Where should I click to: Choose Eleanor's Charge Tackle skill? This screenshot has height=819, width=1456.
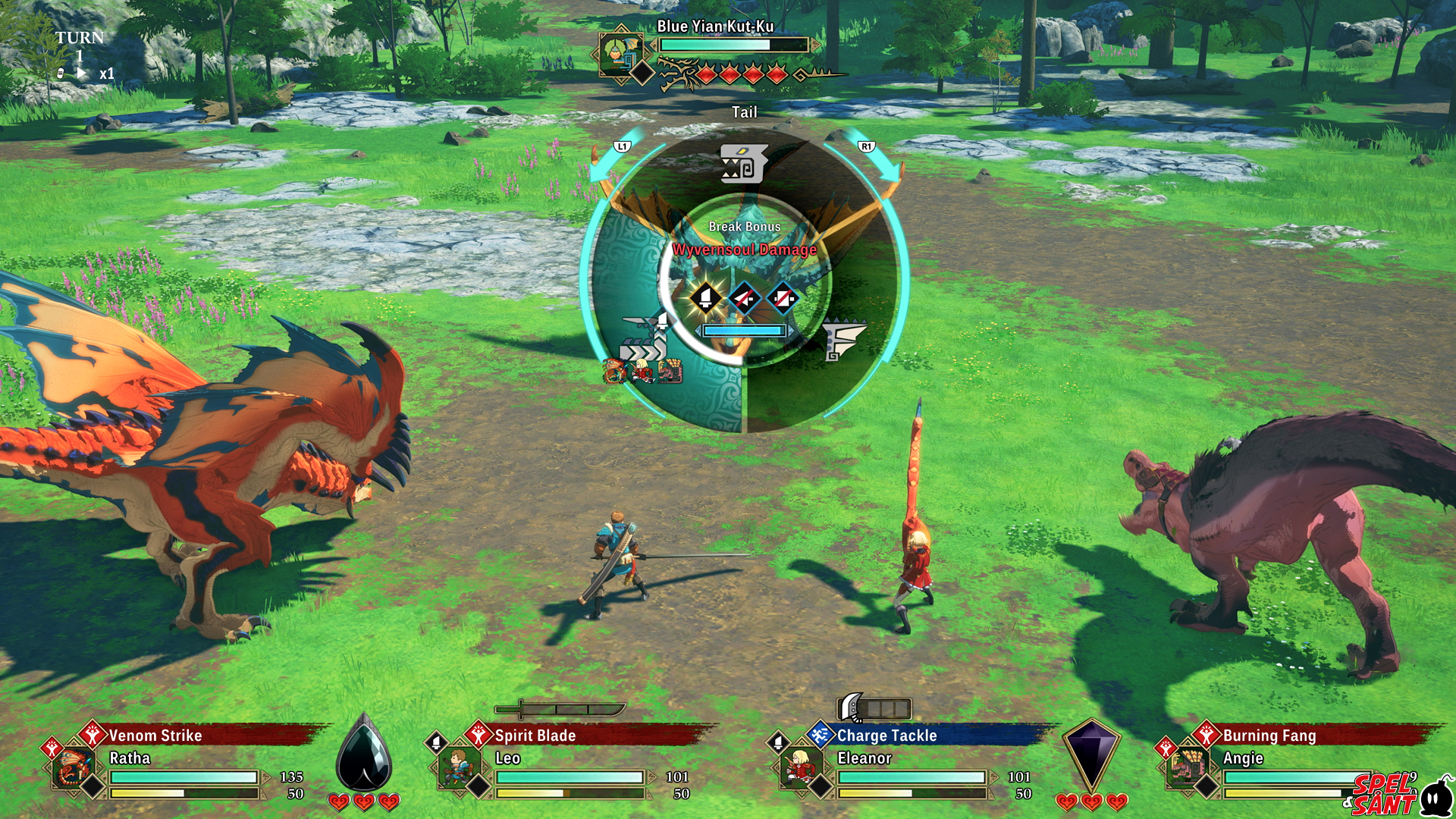click(886, 736)
